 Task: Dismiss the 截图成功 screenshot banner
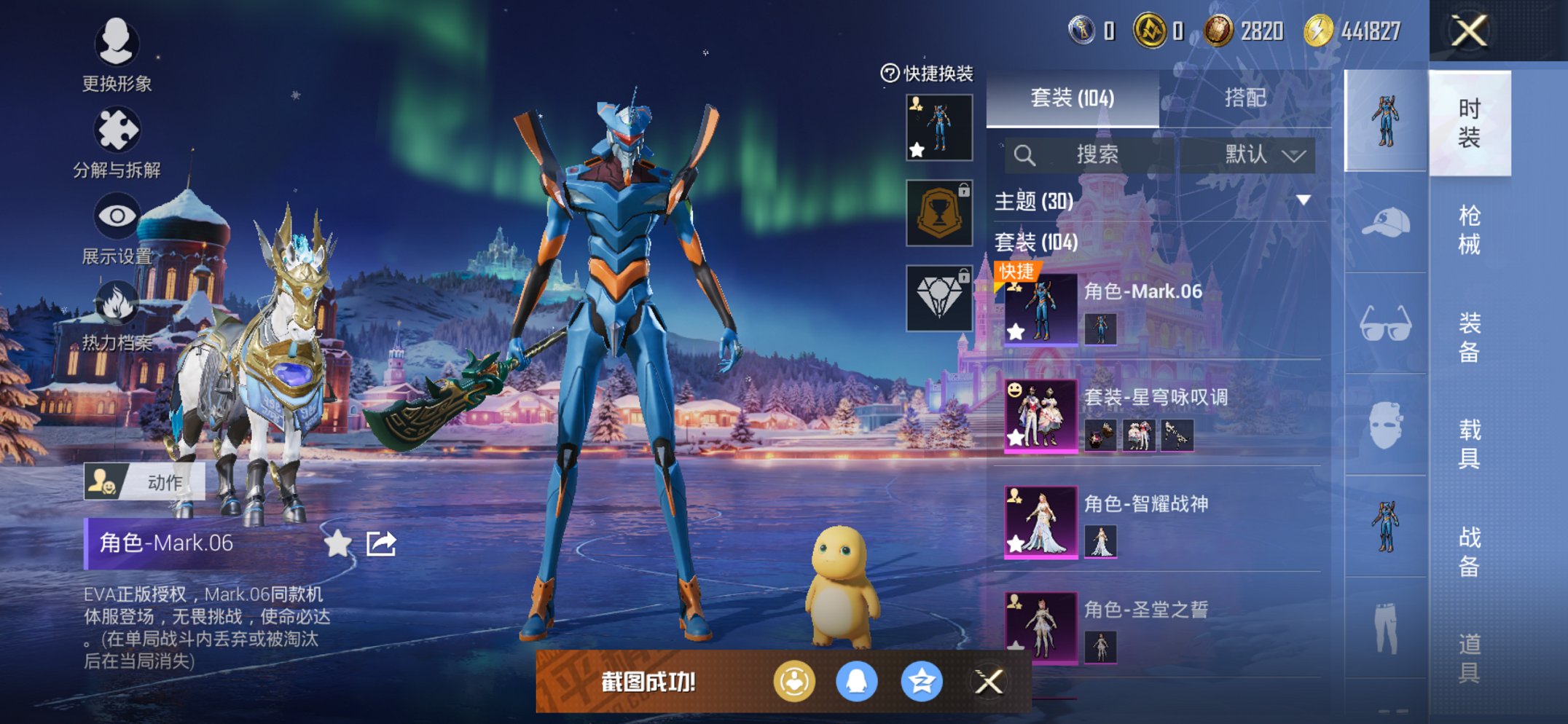(x=989, y=682)
